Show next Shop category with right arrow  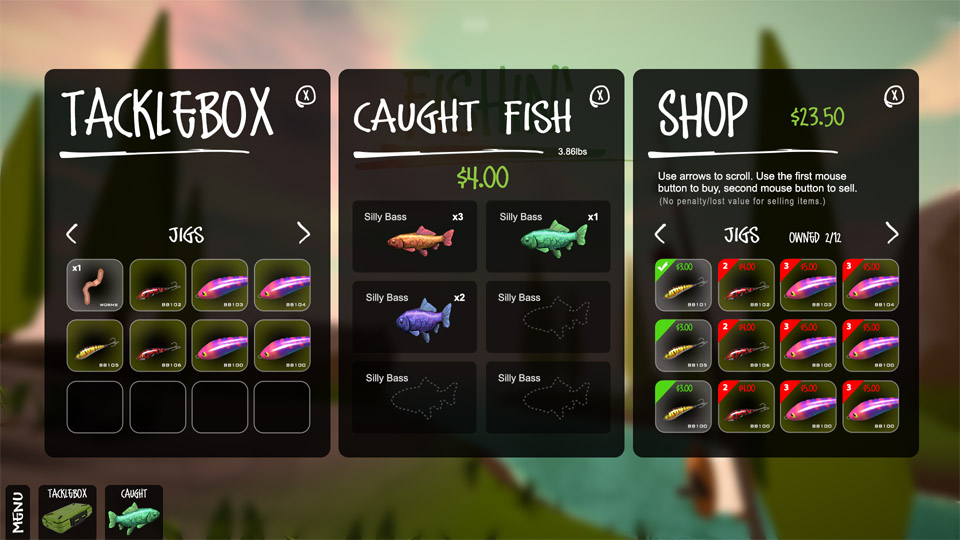[892, 234]
